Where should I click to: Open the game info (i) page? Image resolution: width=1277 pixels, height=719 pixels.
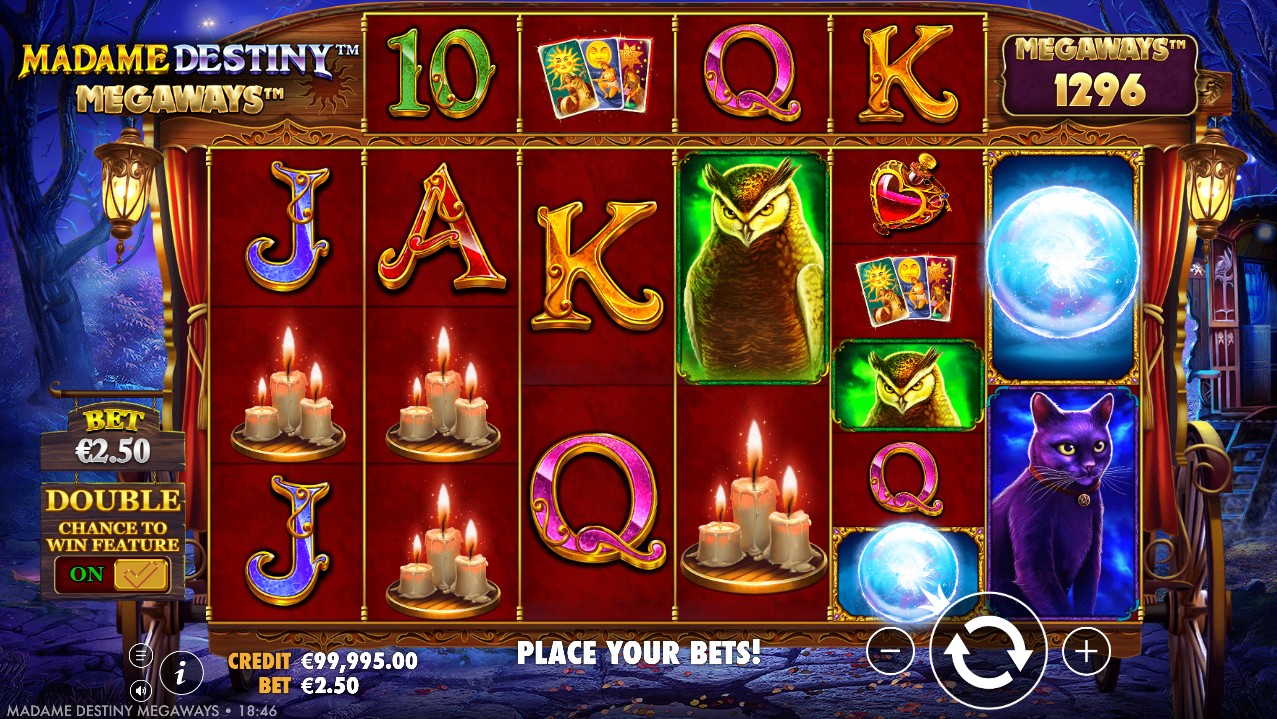click(x=181, y=672)
